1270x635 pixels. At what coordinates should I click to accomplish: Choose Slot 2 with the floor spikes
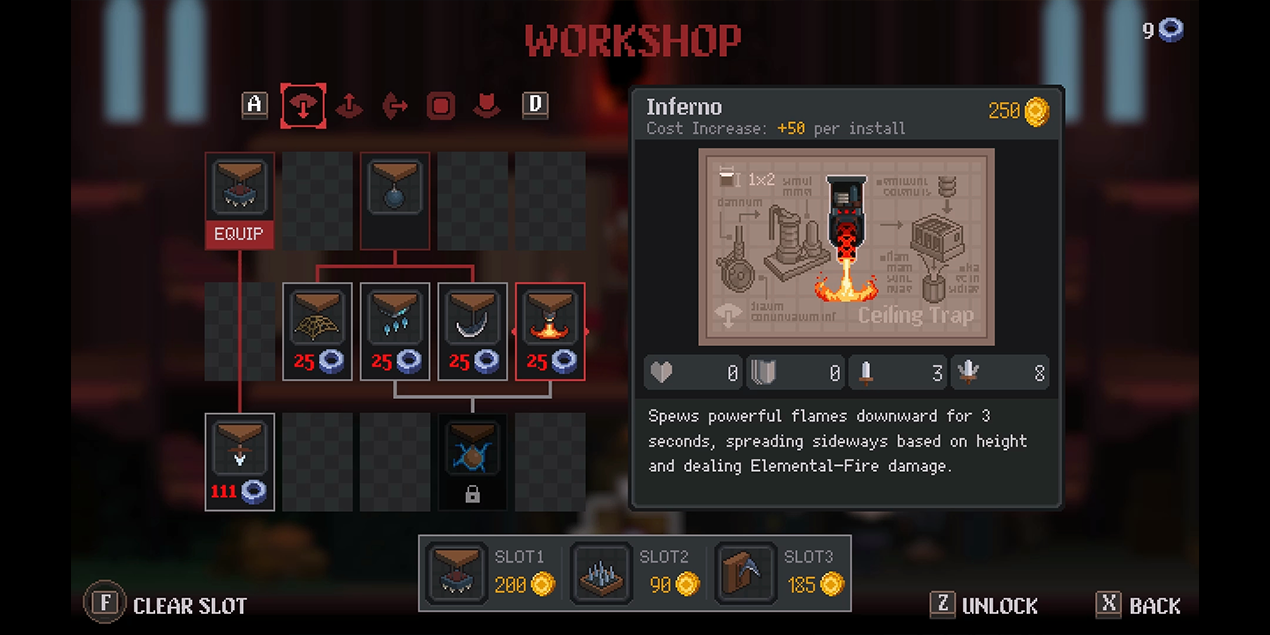636,573
